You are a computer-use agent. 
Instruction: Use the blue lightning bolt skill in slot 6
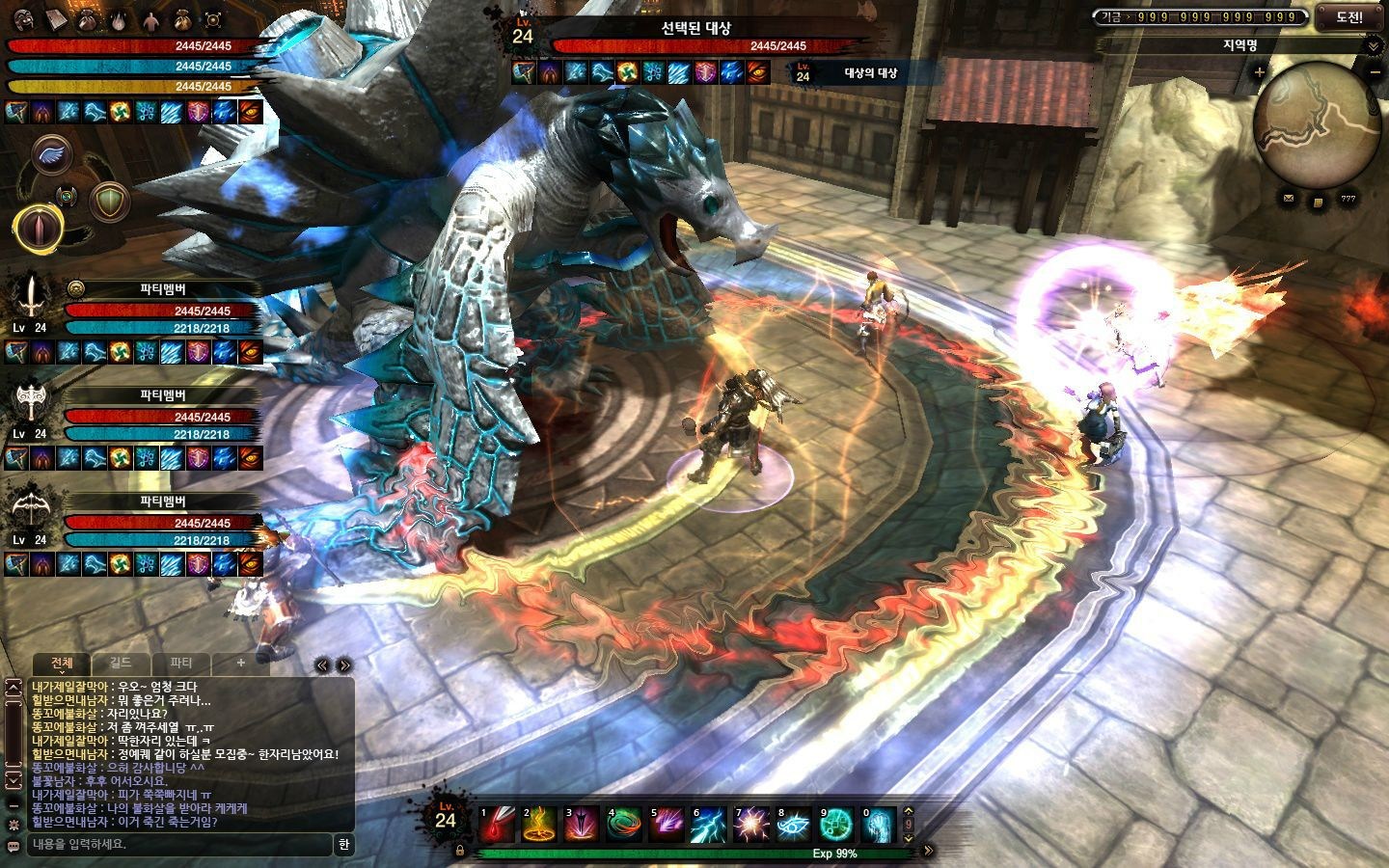tap(708, 825)
